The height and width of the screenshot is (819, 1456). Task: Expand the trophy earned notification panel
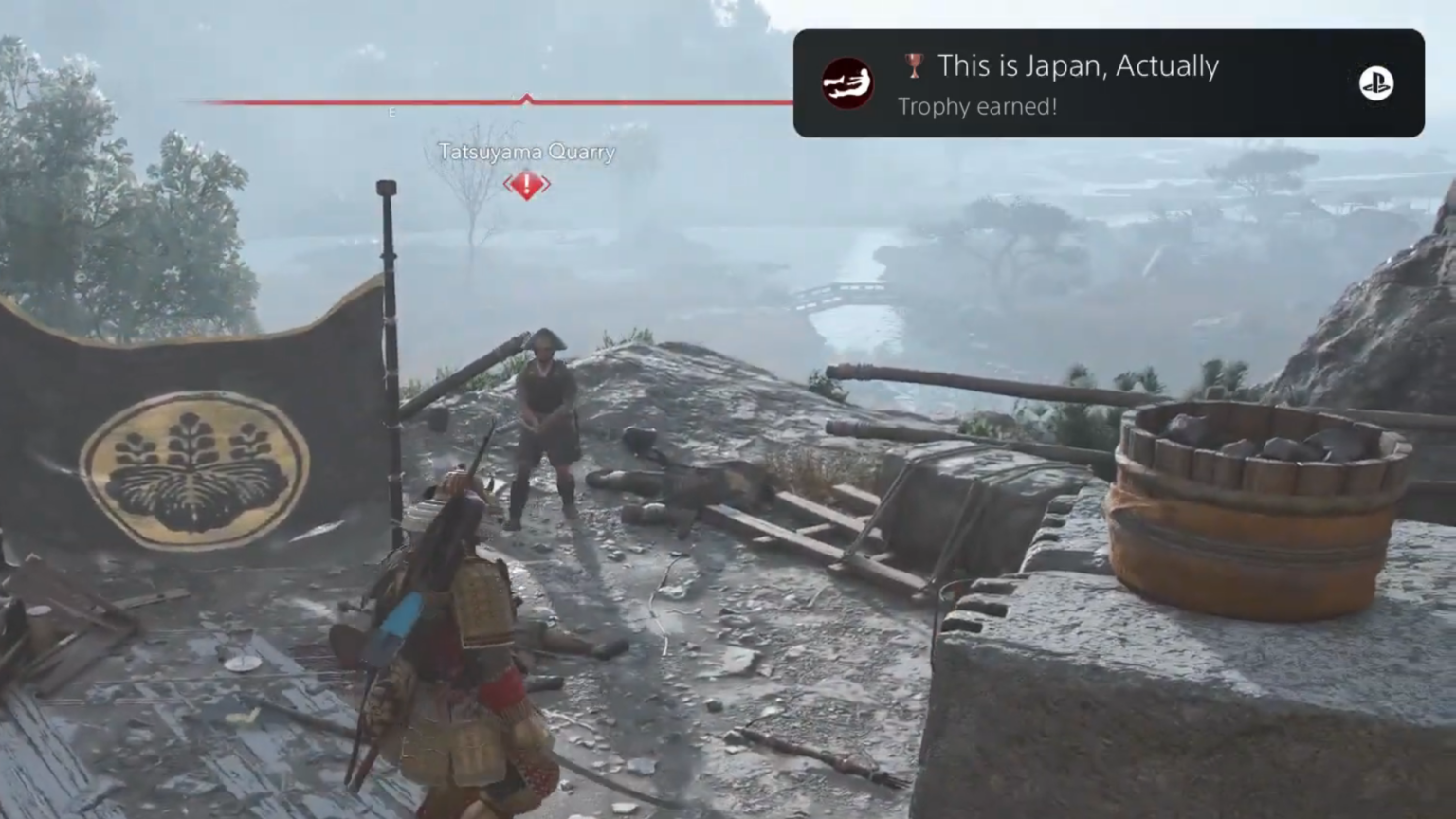1107,83
